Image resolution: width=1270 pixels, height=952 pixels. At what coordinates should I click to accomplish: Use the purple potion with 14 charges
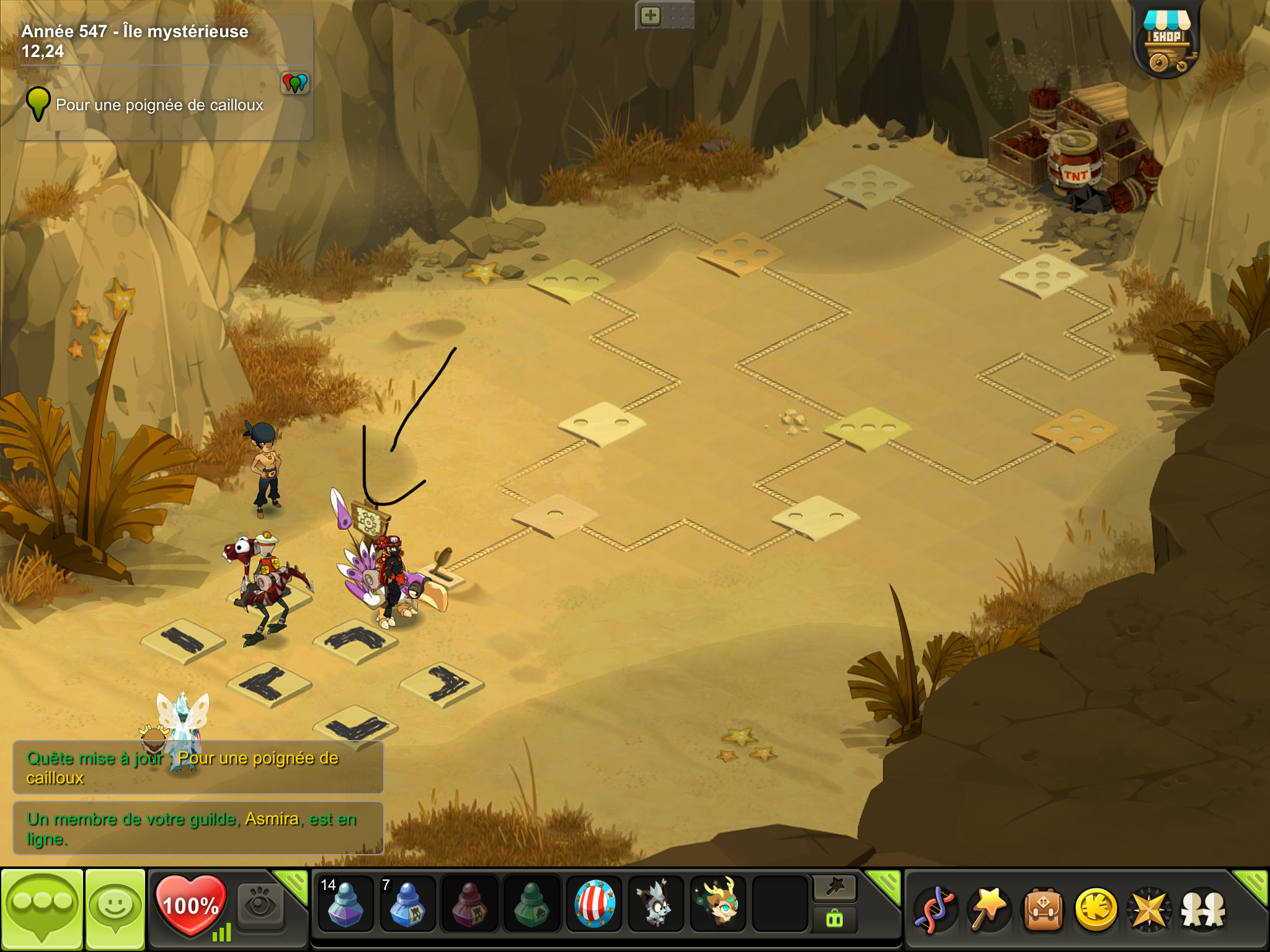[x=345, y=904]
